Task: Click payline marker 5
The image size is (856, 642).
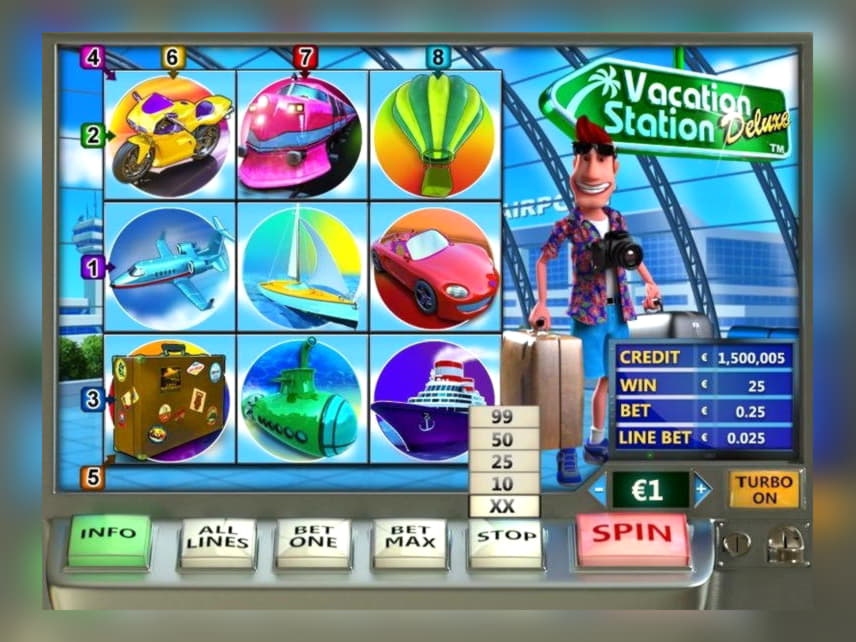Action: (x=93, y=477)
